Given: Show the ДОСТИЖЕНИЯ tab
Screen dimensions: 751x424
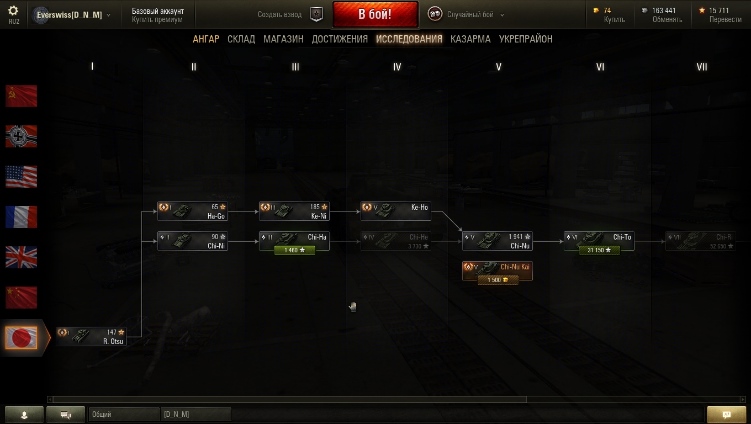Looking at the screenshot, I should [x=339, y=39].
